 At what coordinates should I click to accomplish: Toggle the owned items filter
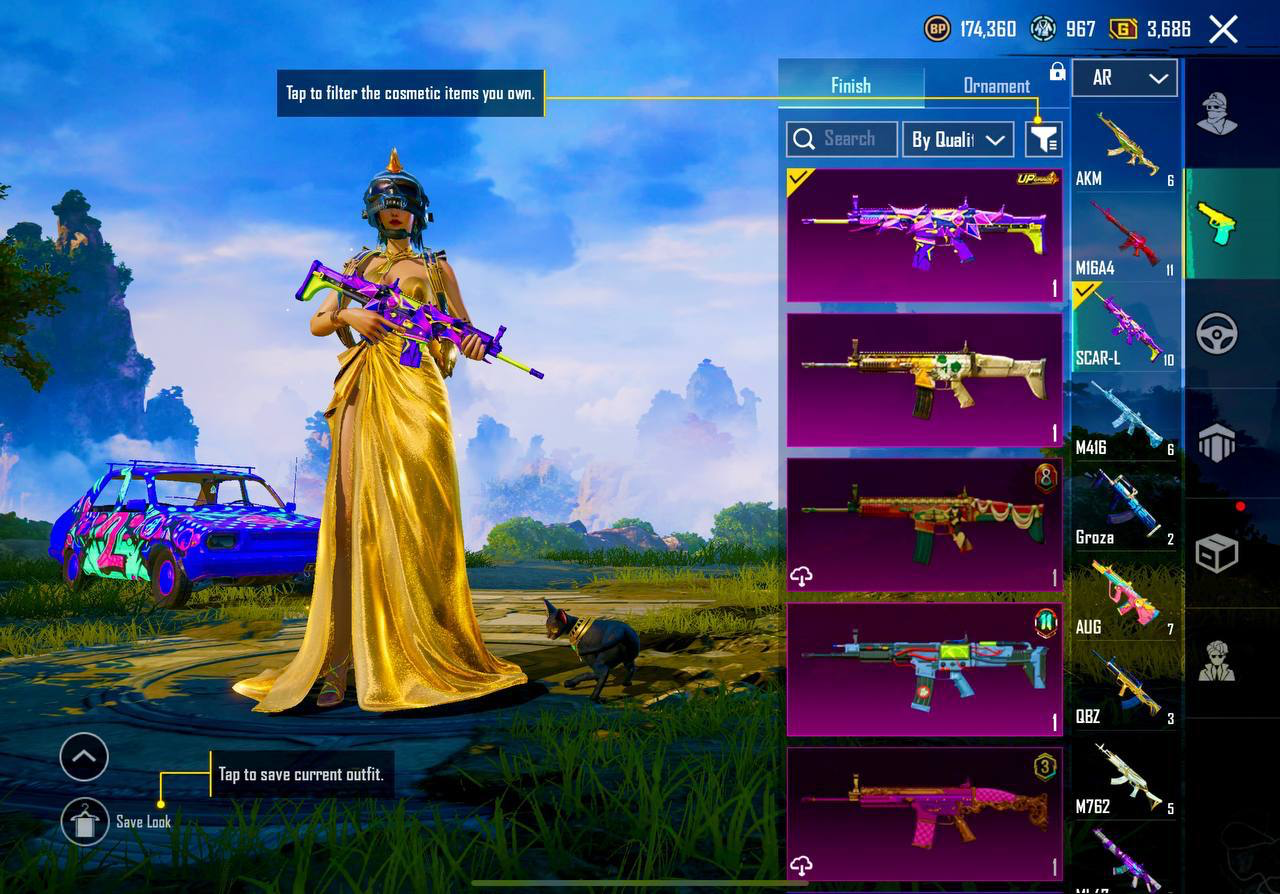click(x=1043, y=140)
